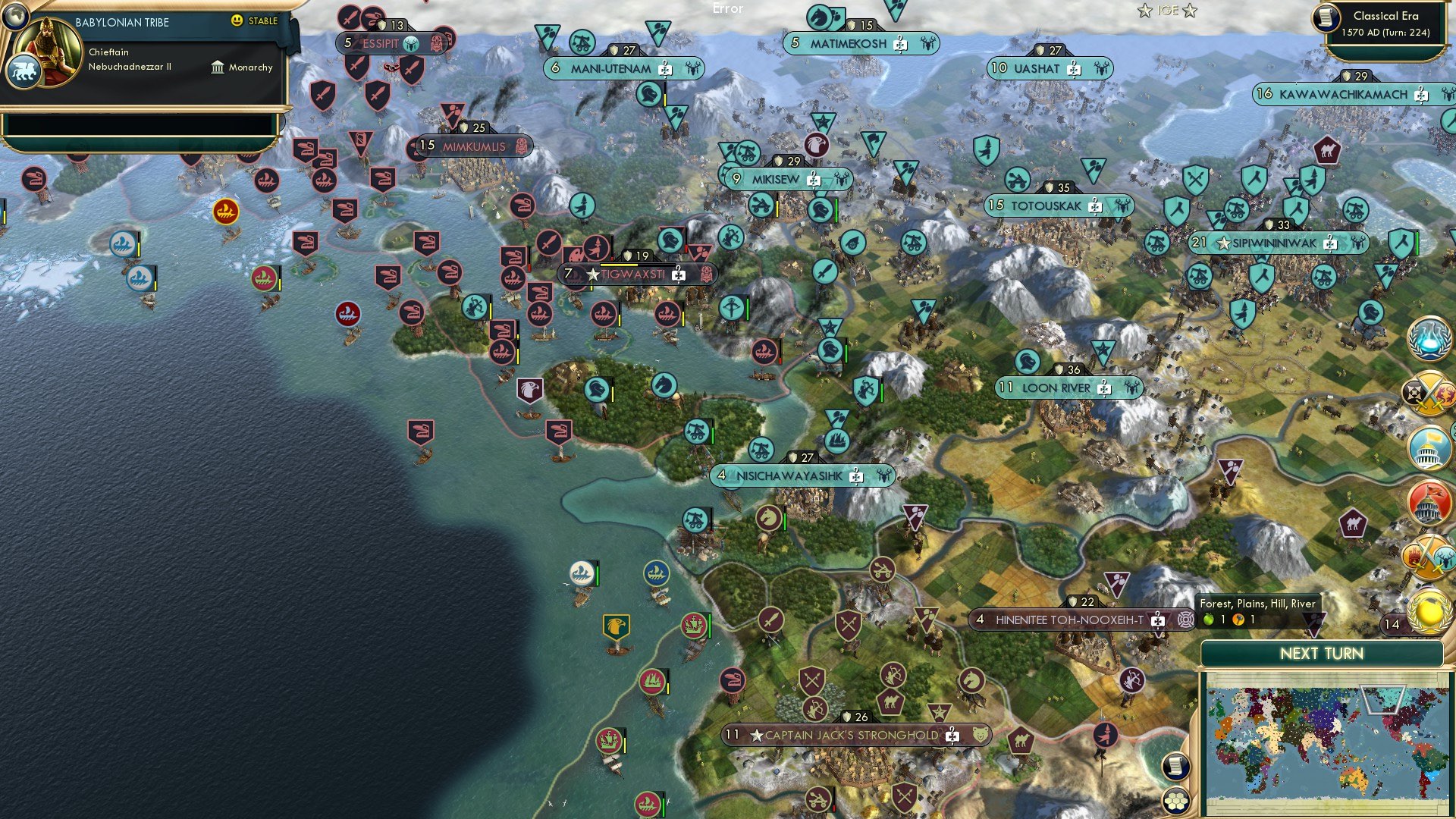Click the STABLE smiley status indicator

238,22
